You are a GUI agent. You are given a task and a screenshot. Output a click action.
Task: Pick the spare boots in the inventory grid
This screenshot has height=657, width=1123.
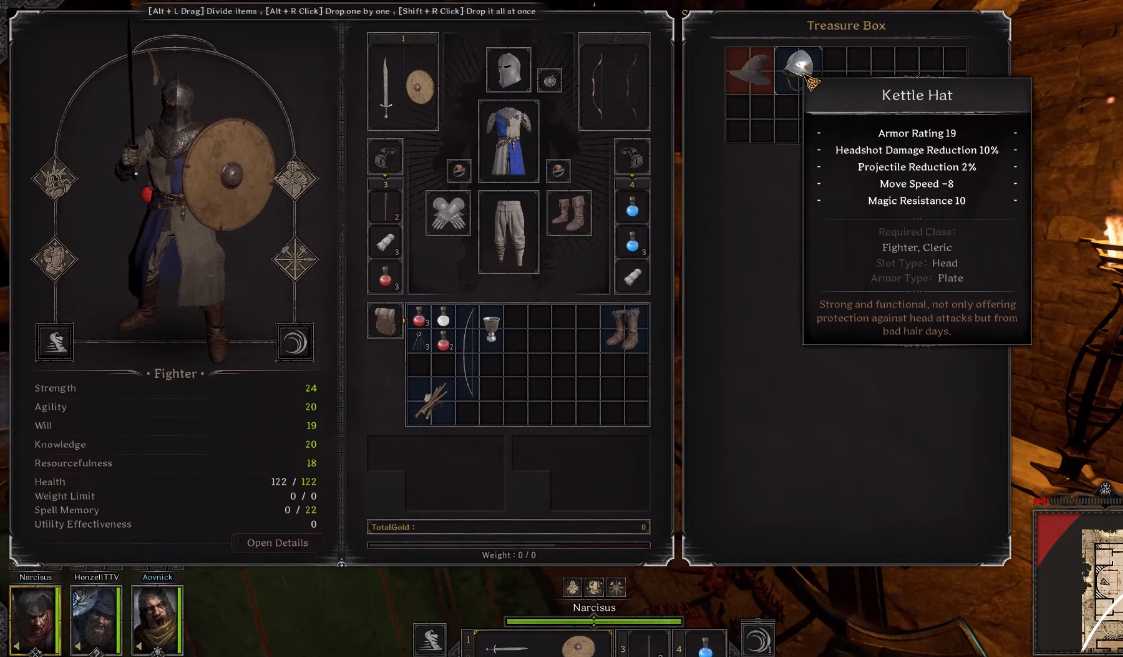625,328
